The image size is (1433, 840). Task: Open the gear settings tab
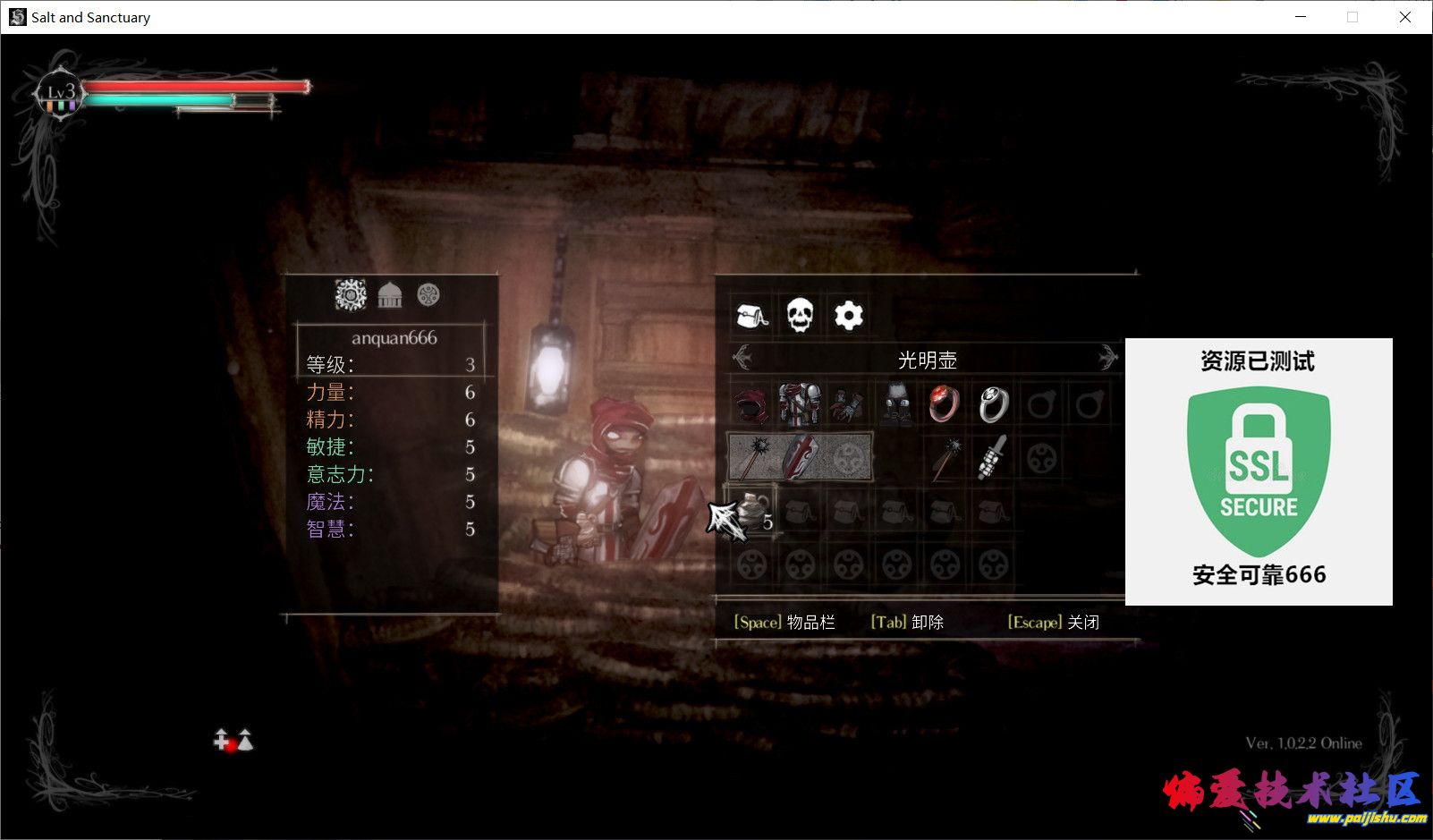(x=848, y=316)
